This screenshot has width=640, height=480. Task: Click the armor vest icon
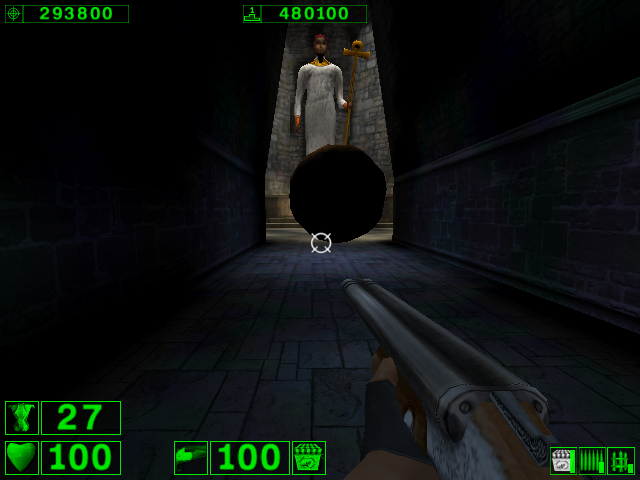coord(22,418)
